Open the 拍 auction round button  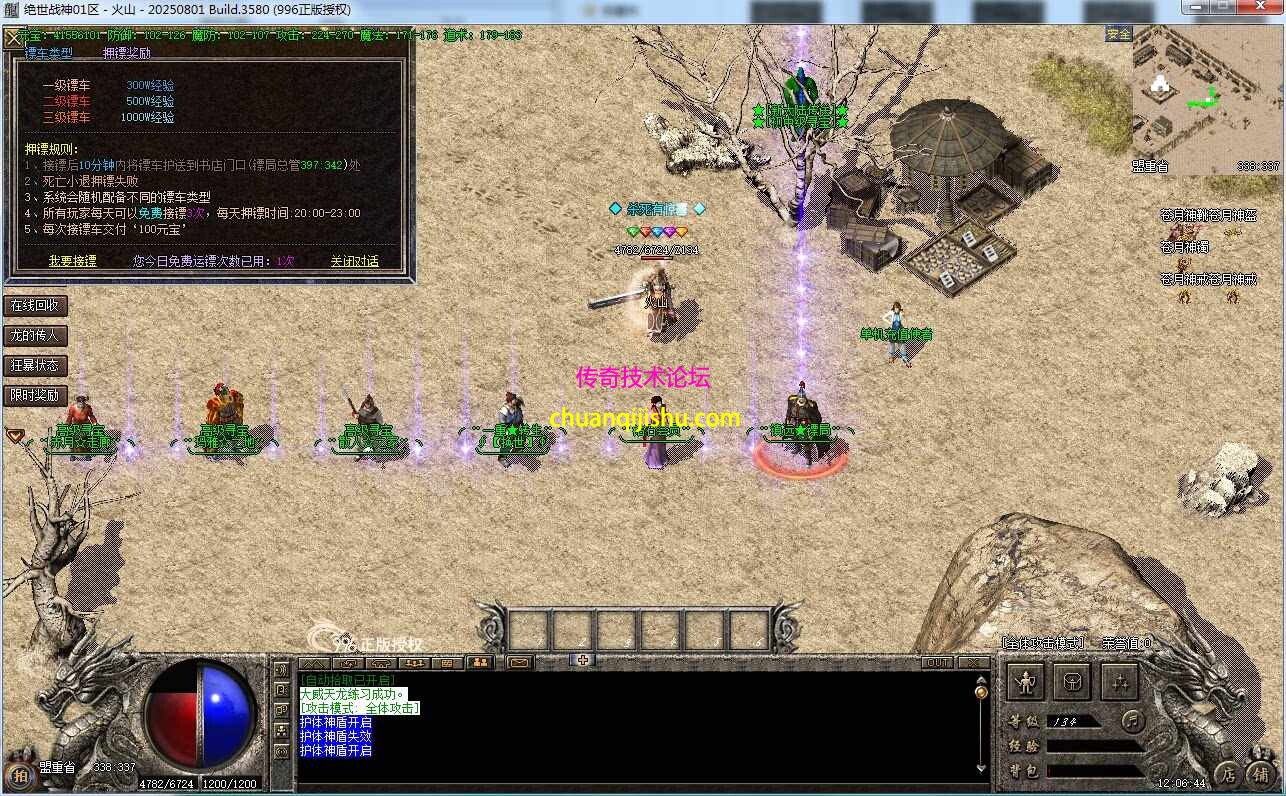coord(18,773)
